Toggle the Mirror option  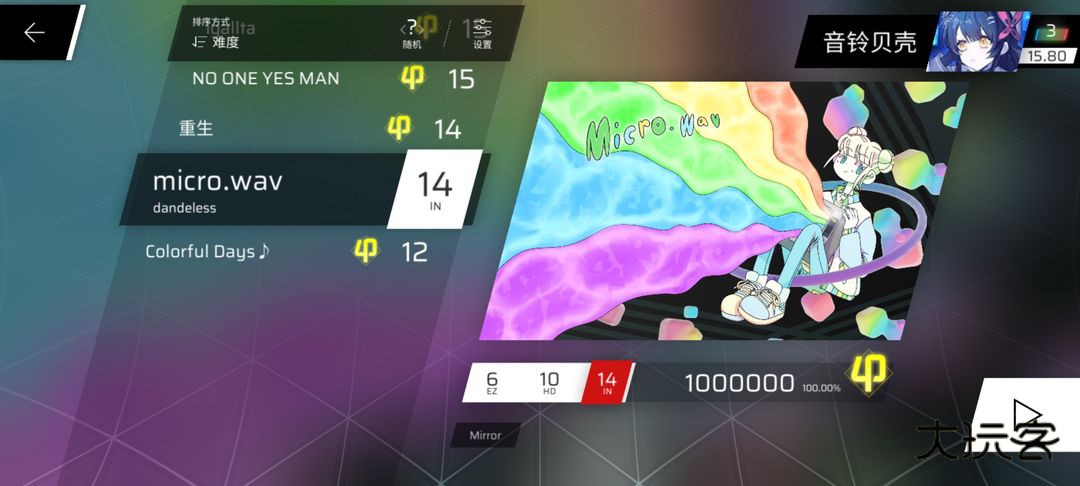pyautogui.click(x=486, y=435)
